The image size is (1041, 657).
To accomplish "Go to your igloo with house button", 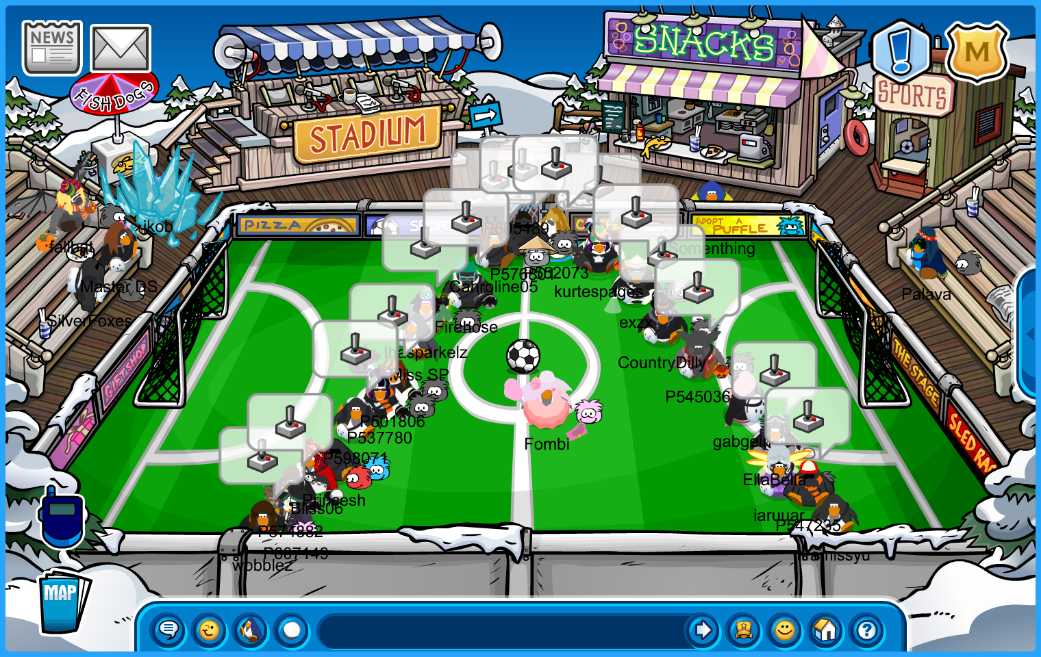I will (x=825, y=630).
